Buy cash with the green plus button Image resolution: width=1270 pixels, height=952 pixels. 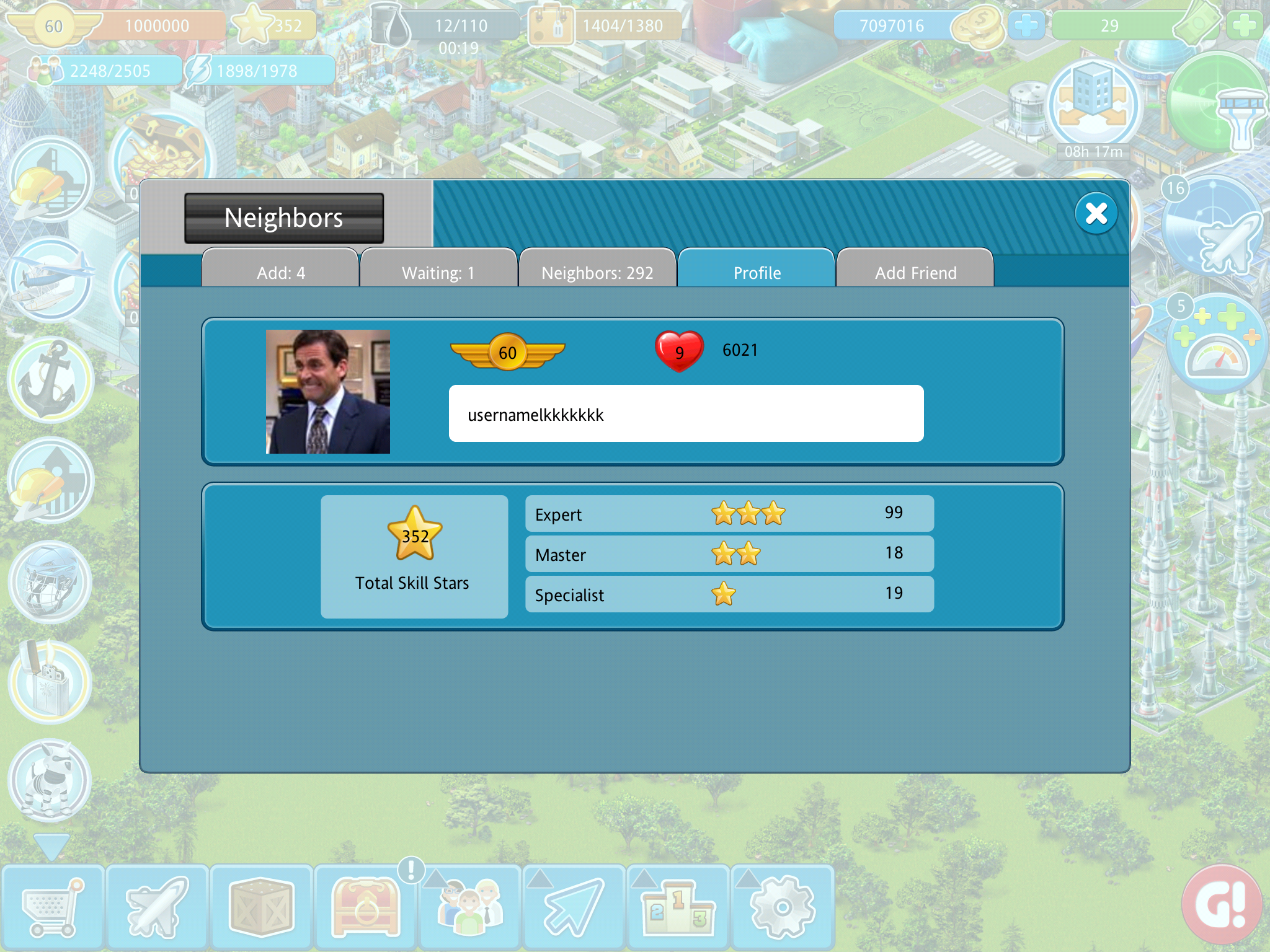(1244, 25)
